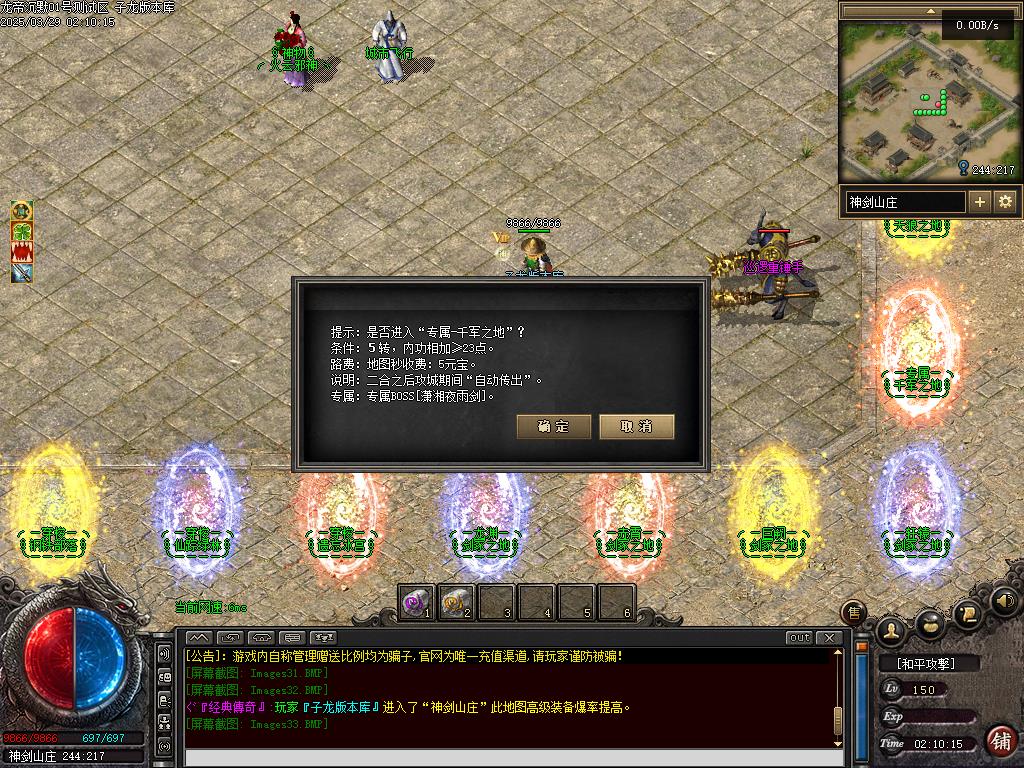Open the 售 sell button
This screenshot has height=768, width=1024.
point(854,611)
